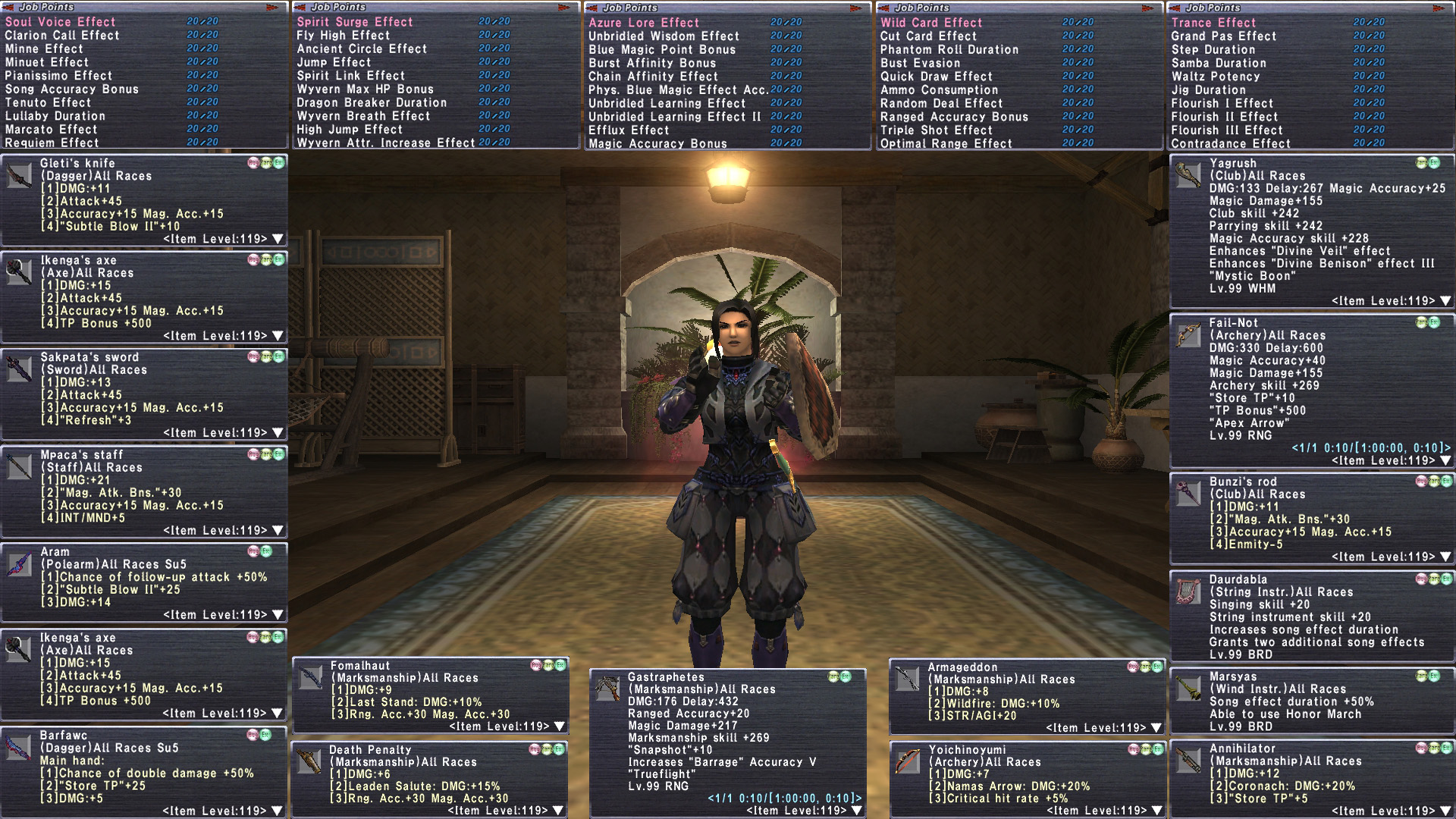Click the Mpaca's staff item icon

[x=19, y=467]
